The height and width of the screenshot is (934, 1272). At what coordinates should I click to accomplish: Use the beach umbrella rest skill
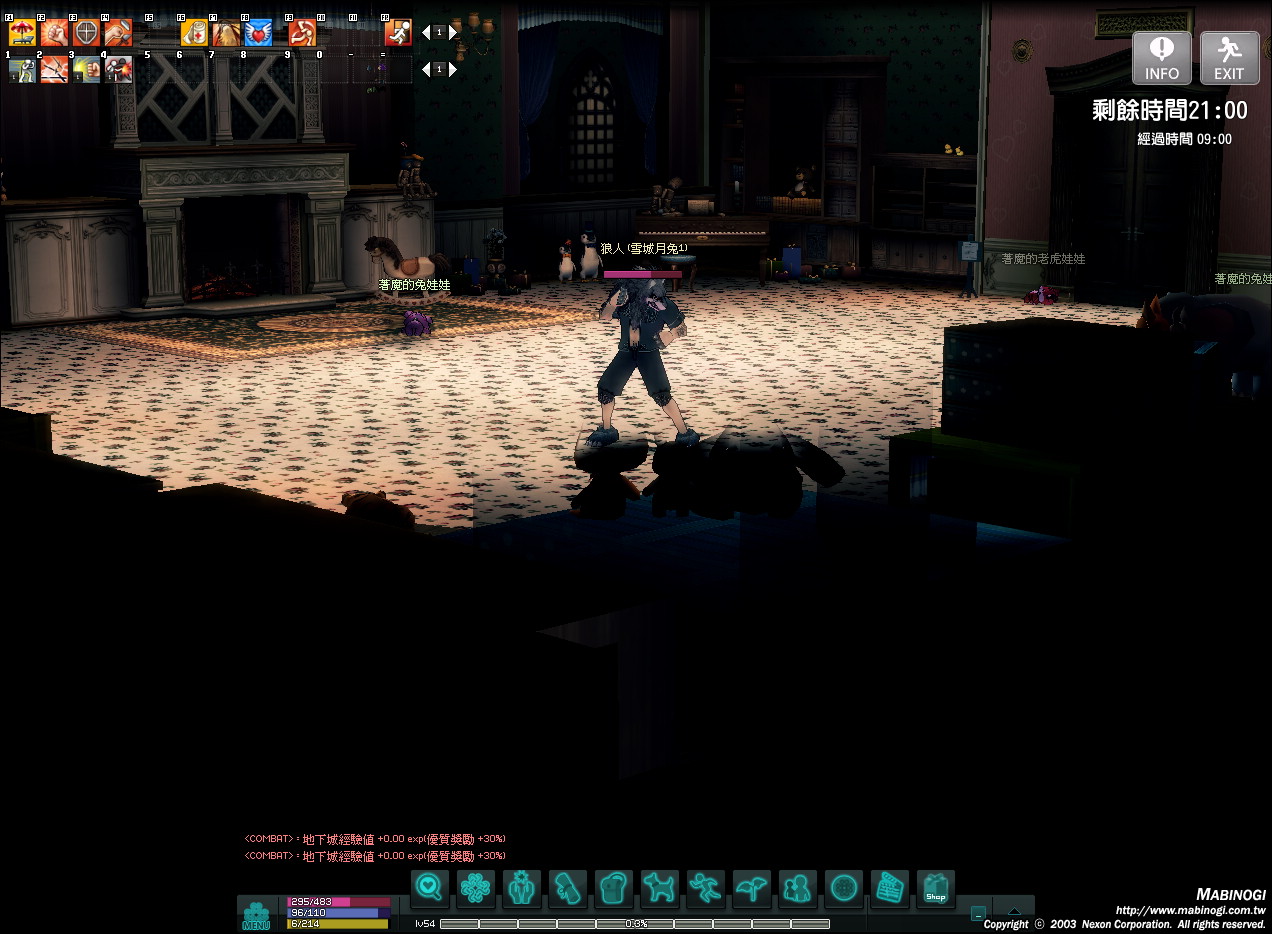point(22,33)
